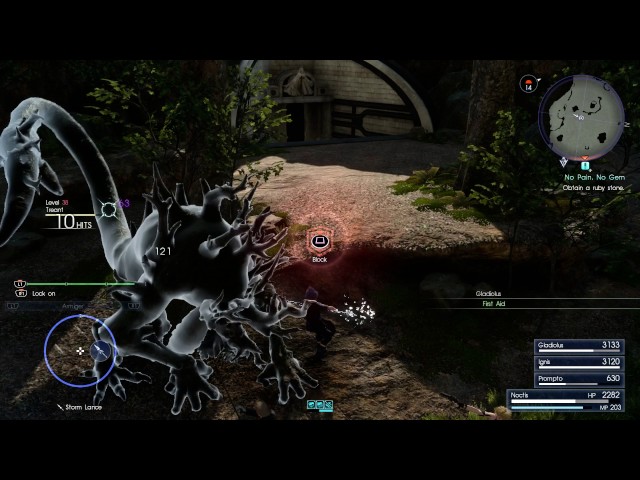Click the Treant target marker icon

[x=109, y=209]
